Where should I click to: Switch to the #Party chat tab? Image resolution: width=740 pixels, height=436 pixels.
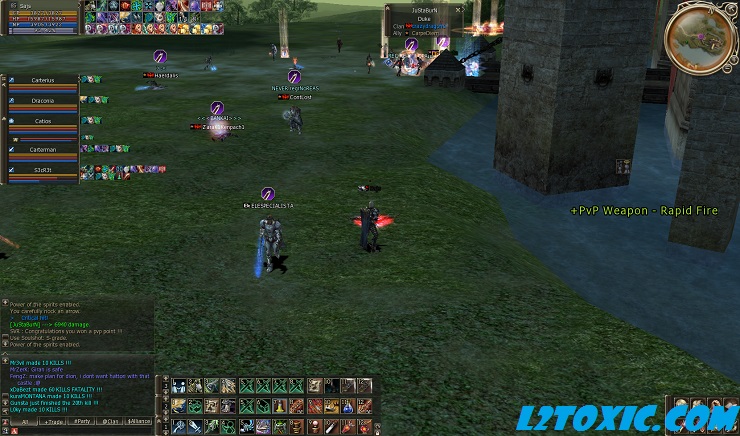(82, 422)
